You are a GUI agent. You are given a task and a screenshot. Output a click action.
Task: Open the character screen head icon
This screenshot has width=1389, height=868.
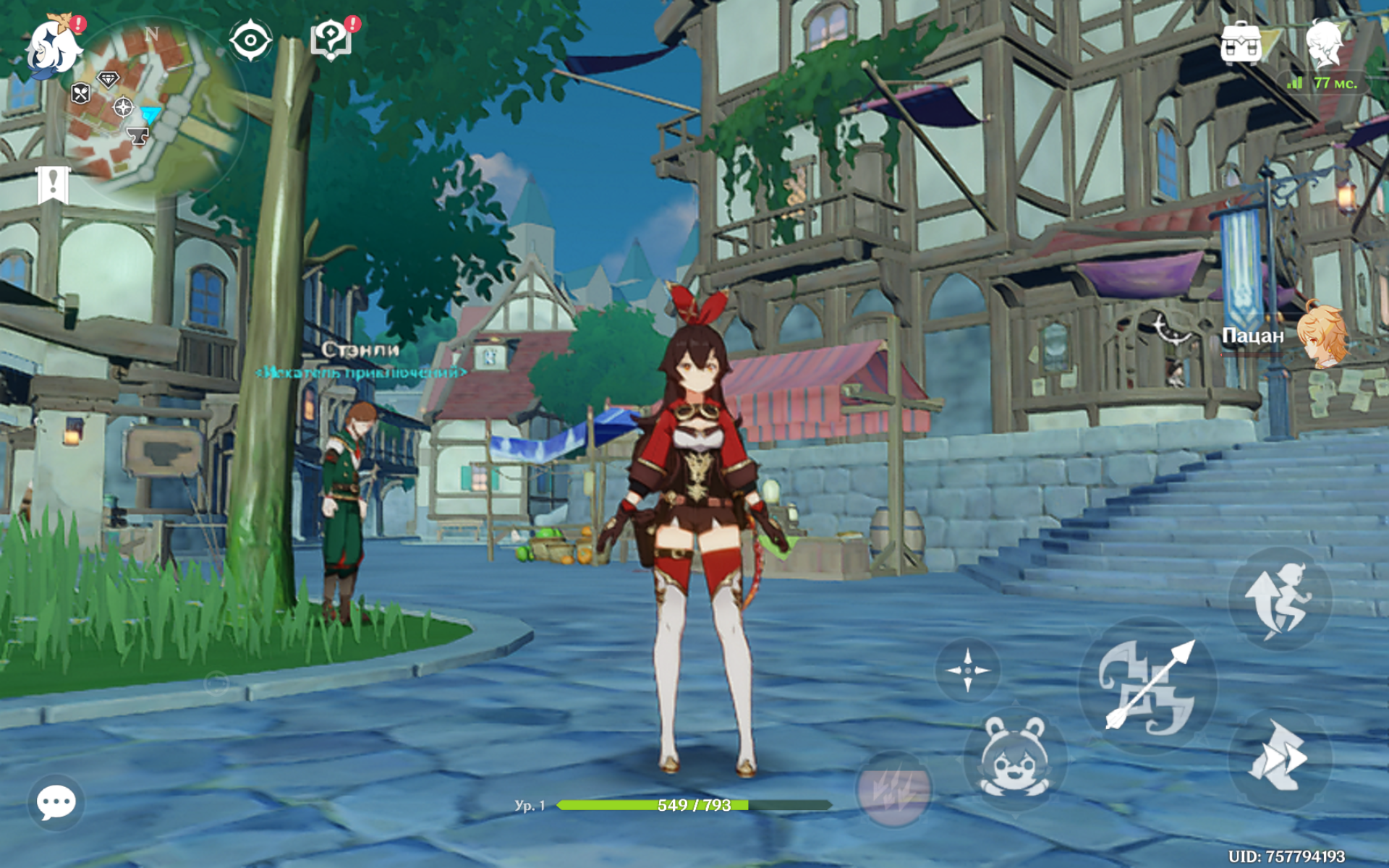click(x=1325, y=43)
